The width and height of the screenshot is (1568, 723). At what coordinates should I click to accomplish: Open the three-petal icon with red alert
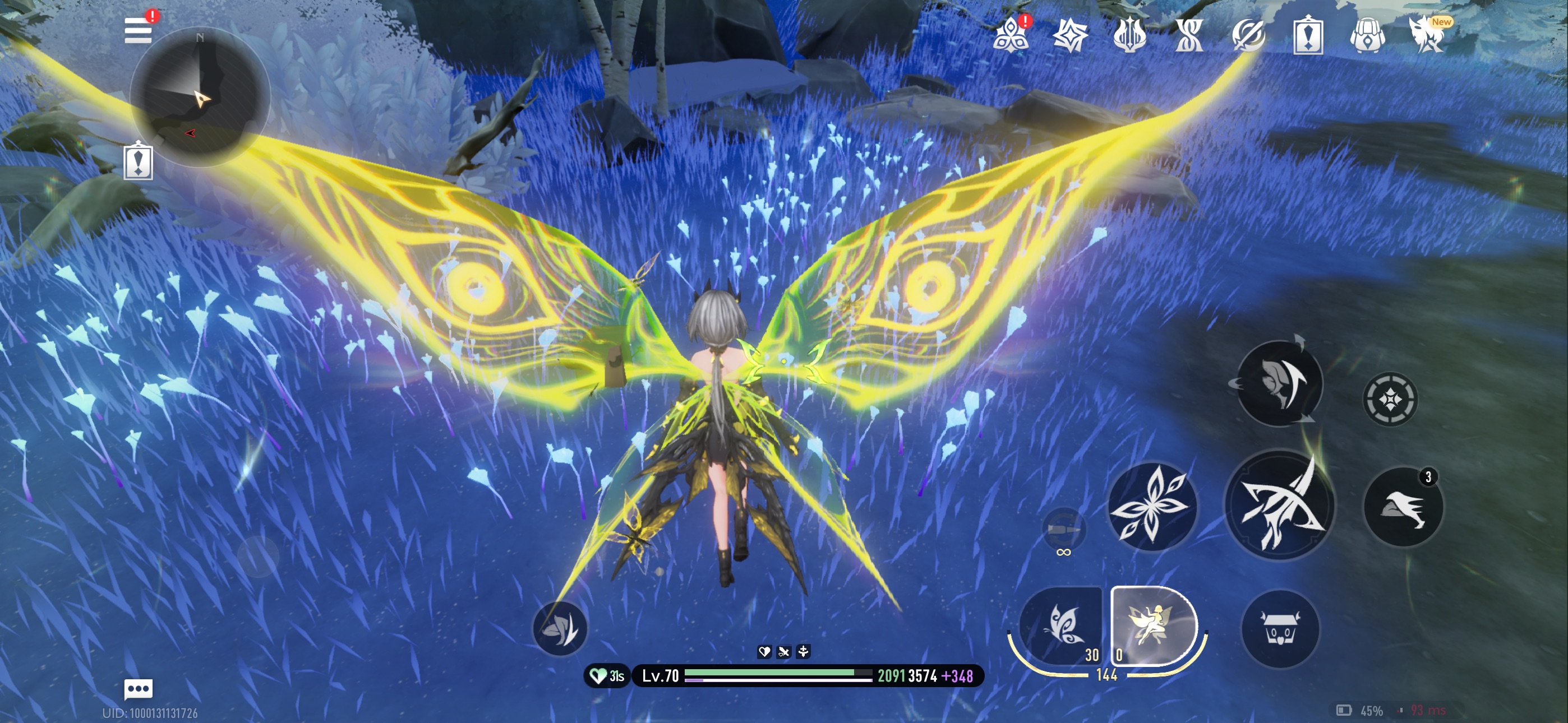pyautogui.click(x=1011, y=35)
